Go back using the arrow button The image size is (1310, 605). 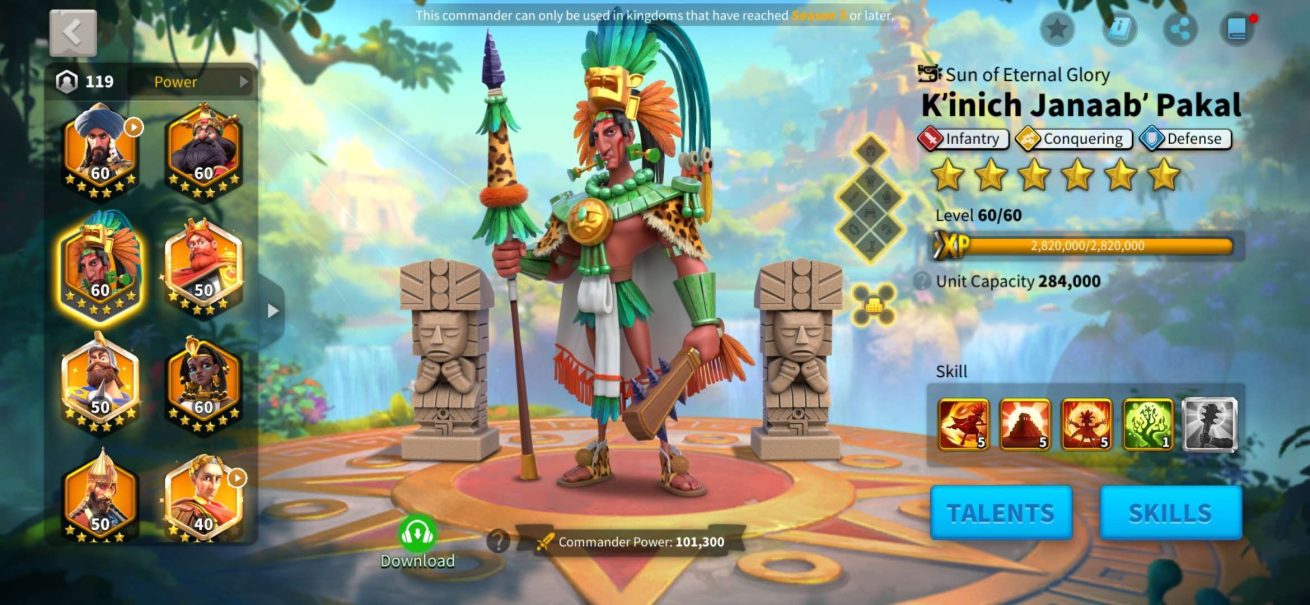coord(73,33)
